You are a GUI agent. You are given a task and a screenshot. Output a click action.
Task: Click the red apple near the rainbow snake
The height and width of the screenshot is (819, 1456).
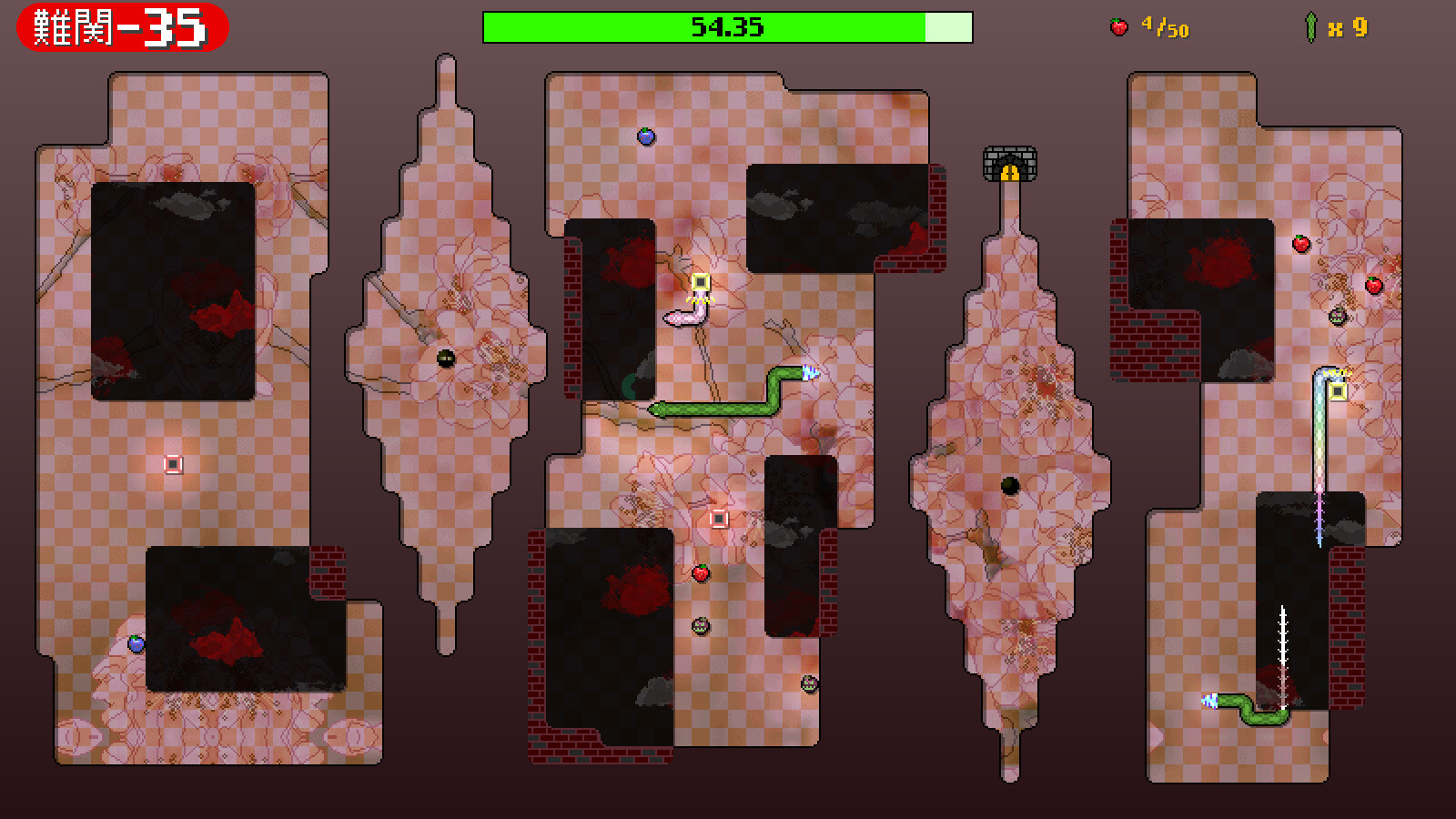pyautogui.click(x=1372, y=285)
